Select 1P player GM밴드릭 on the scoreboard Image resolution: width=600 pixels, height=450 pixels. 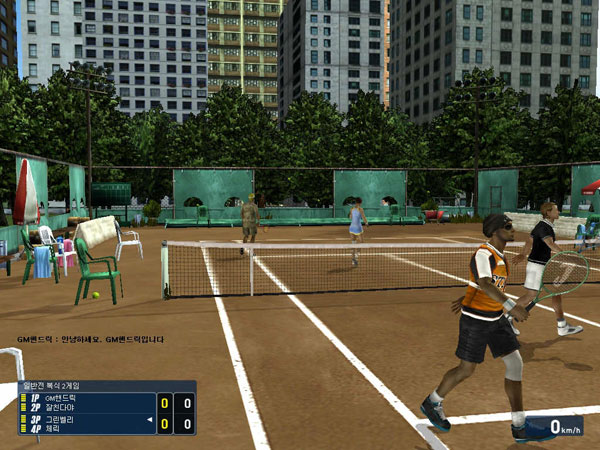(x=60, y=398)
